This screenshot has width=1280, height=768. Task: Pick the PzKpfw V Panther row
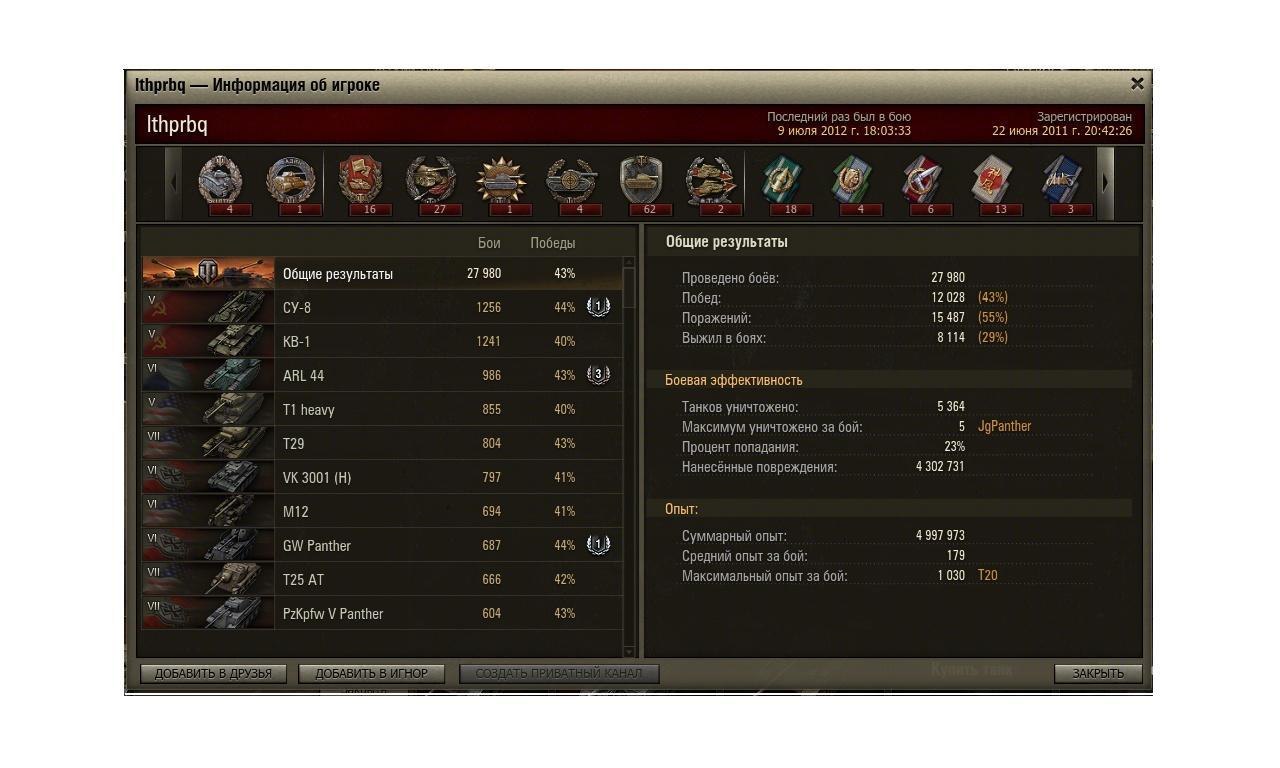pos(380,613)
